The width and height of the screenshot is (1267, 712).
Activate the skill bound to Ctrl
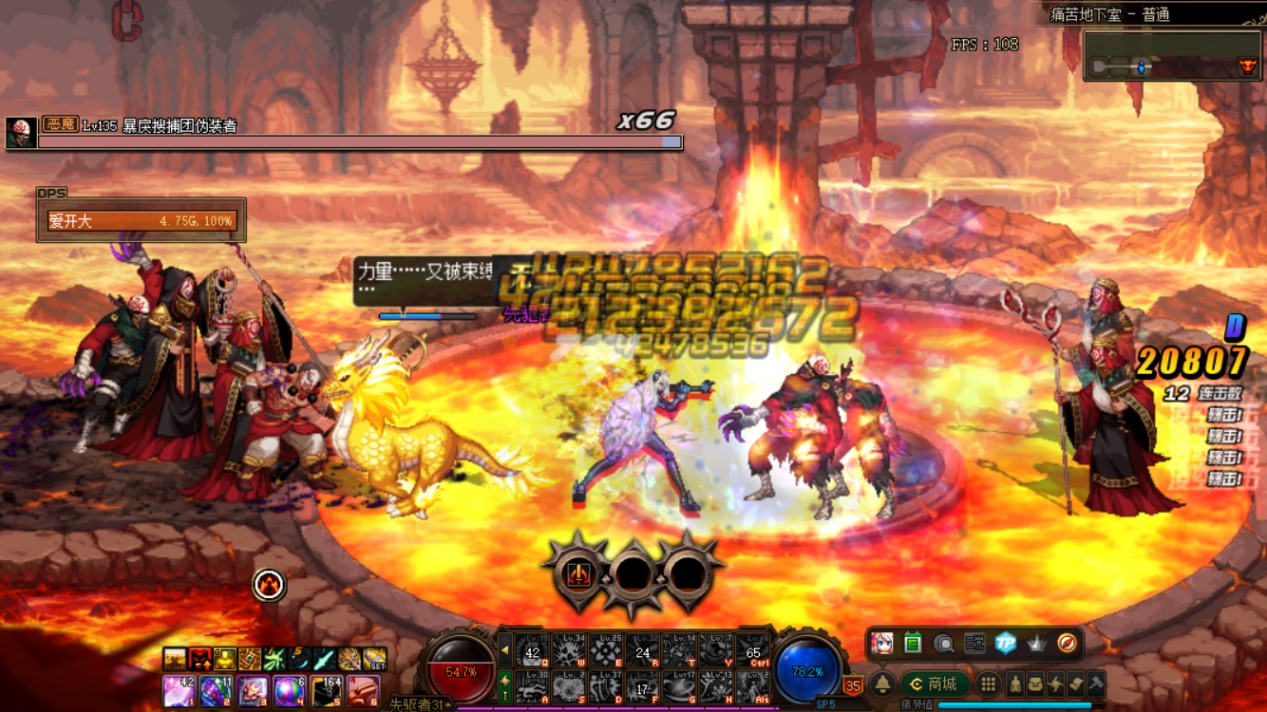(753, 651)
